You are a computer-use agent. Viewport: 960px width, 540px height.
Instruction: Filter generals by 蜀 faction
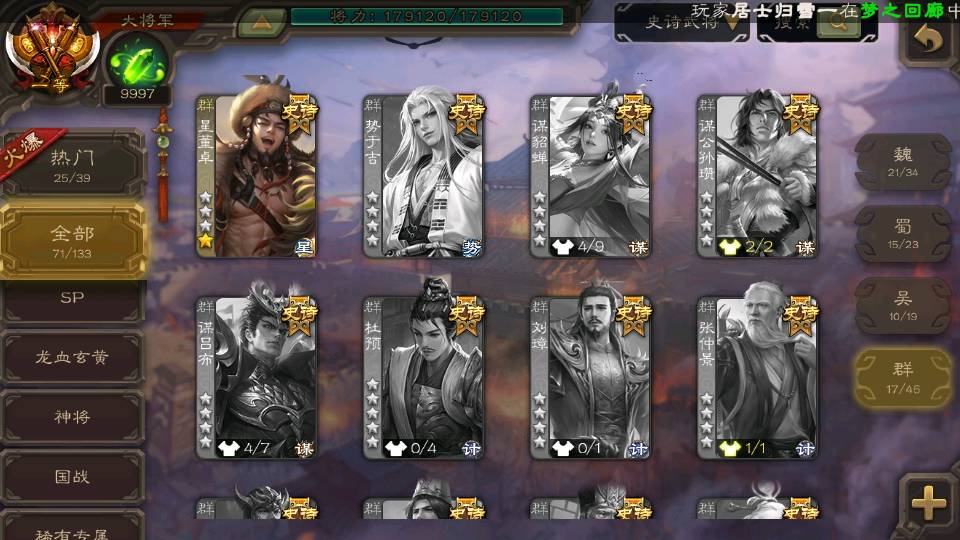pyautogui.click(x=902, y=233)
